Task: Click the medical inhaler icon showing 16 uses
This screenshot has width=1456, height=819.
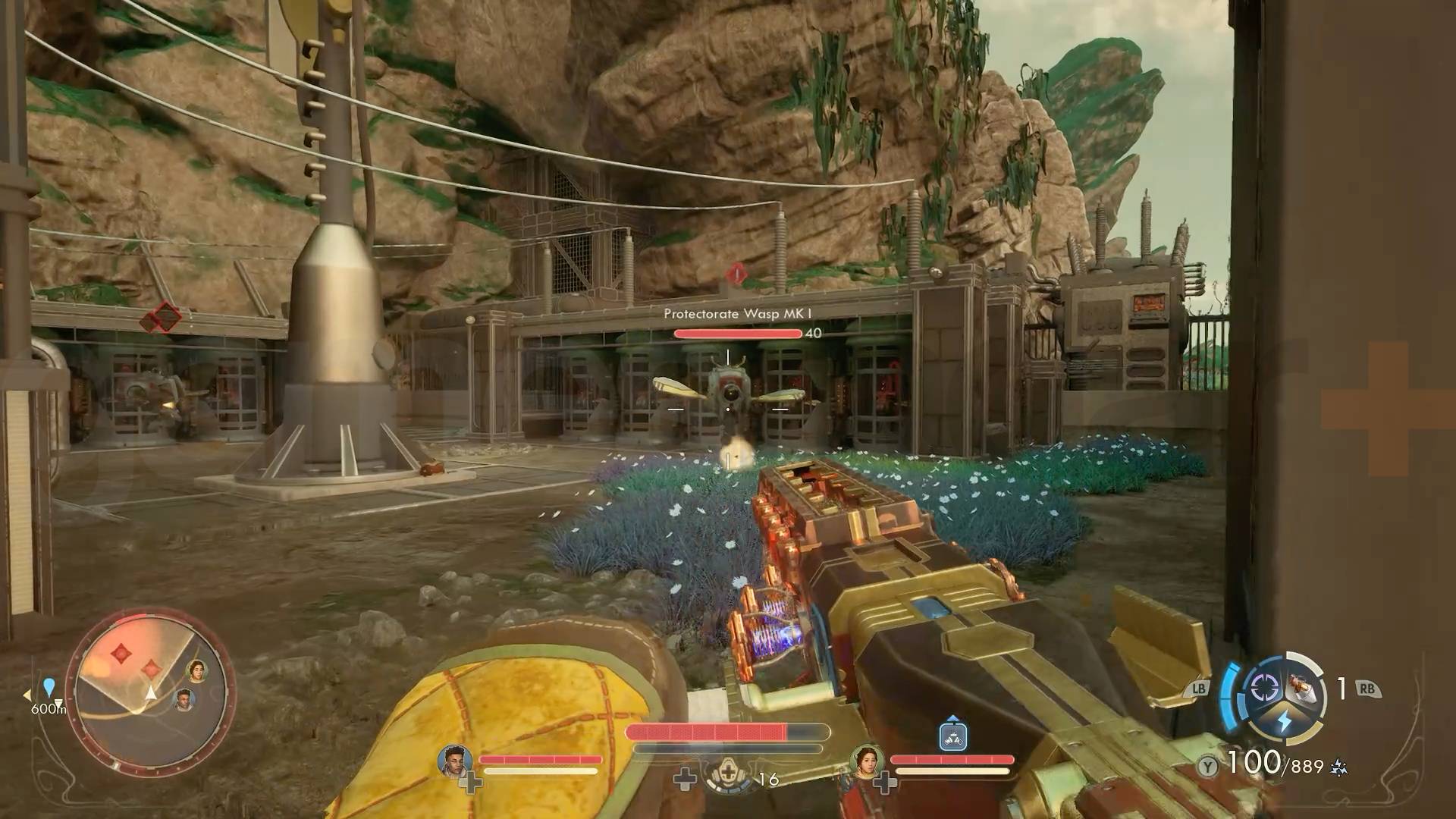Action: point(728,774)
